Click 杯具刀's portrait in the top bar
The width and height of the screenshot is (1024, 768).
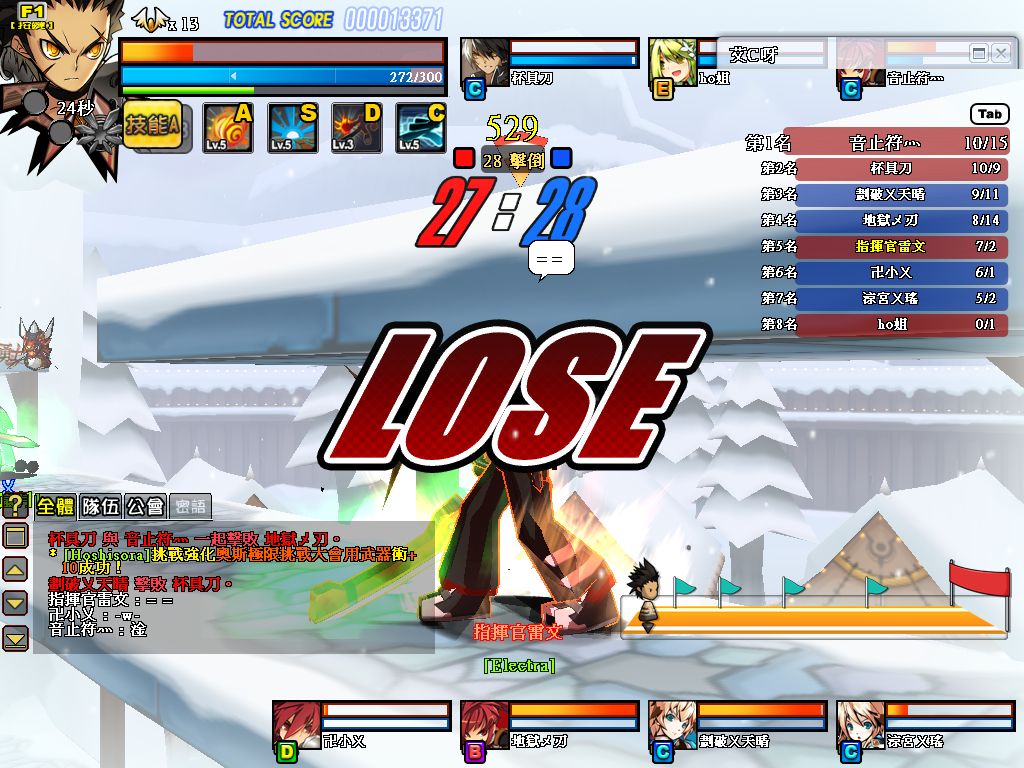tap(484, 62)
